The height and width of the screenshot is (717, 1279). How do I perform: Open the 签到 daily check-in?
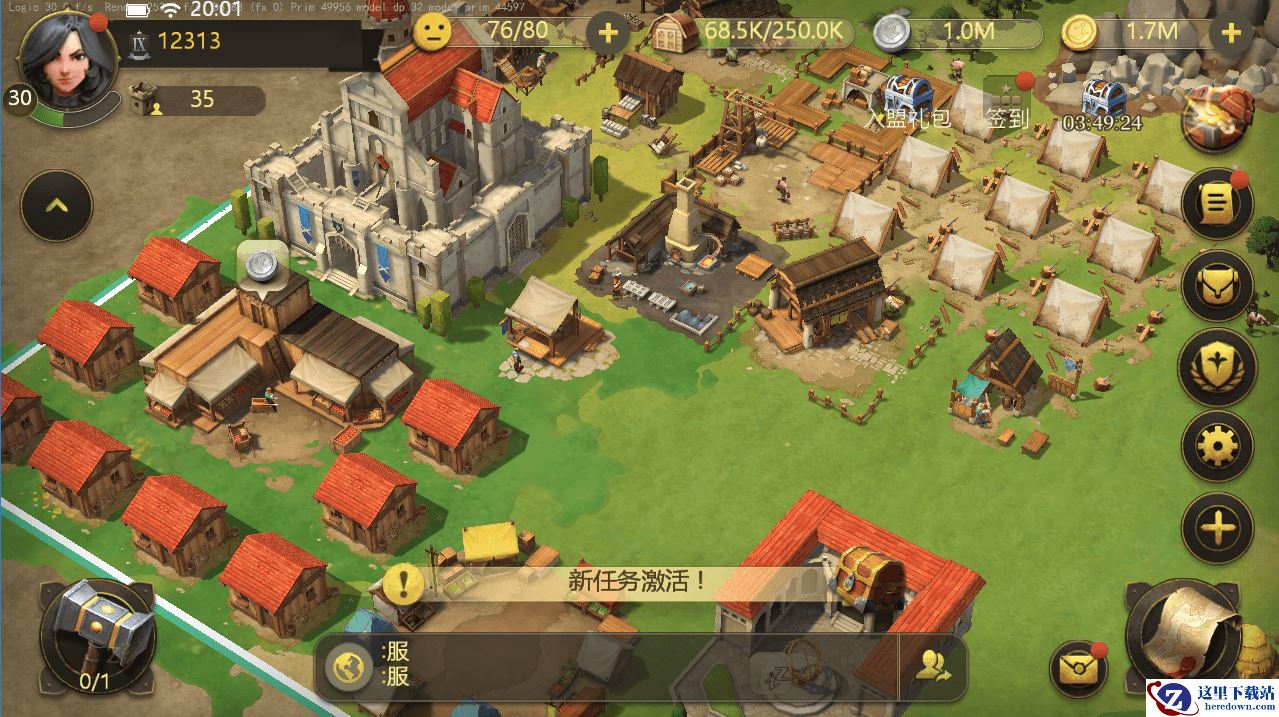[1007, 104]
